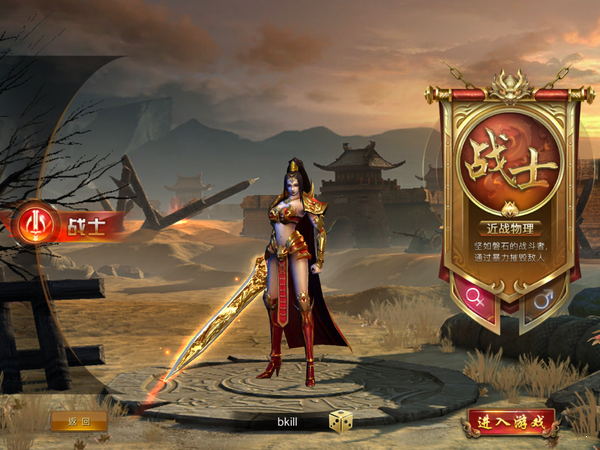This screenshot has height=450, width=600.
Task: Edit the character name field showing bkill
Action: pos(290,422)
